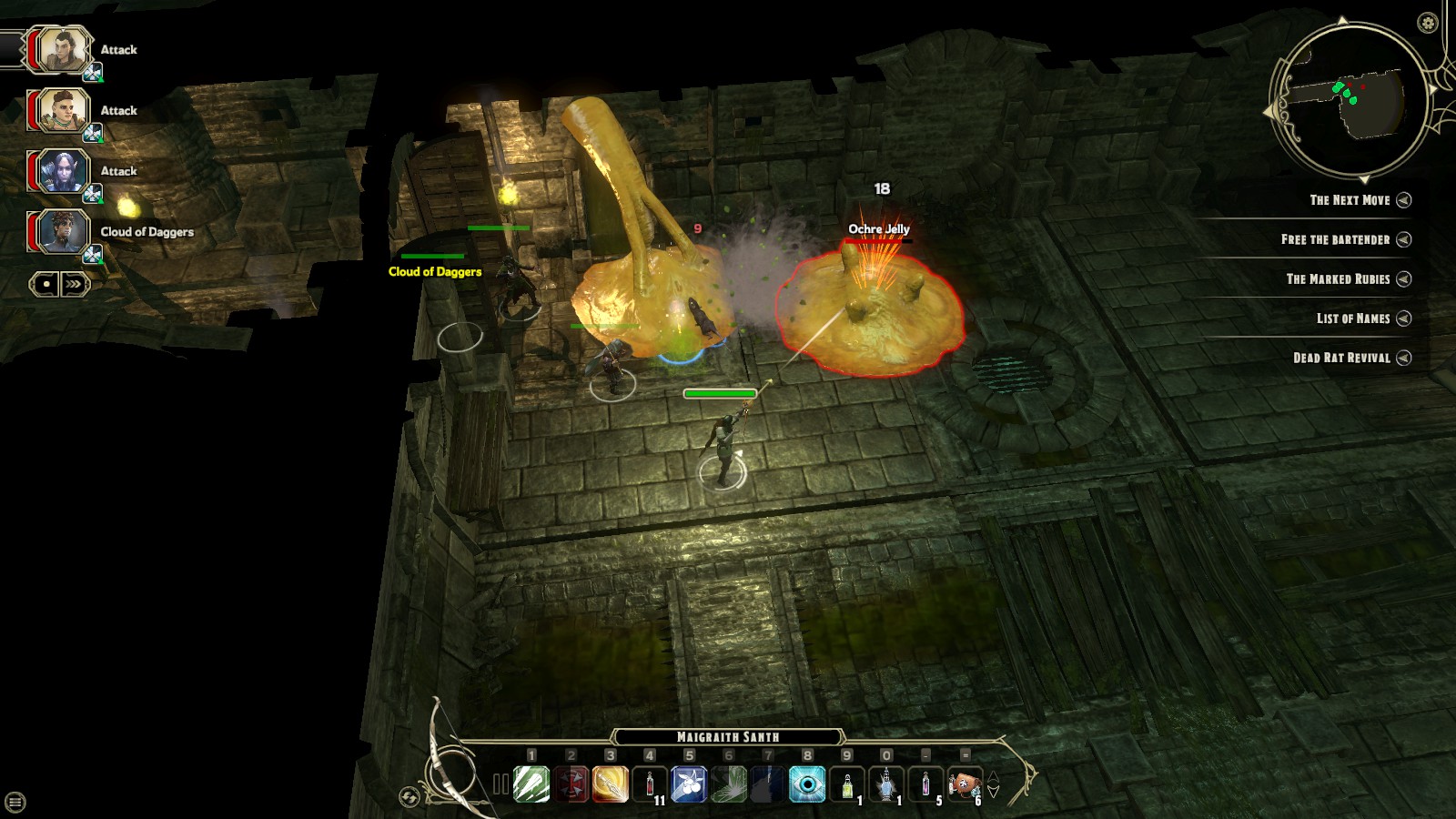
Task: Expand Dead Rat Revival quest entry
Action: (x=1404, y=358)
